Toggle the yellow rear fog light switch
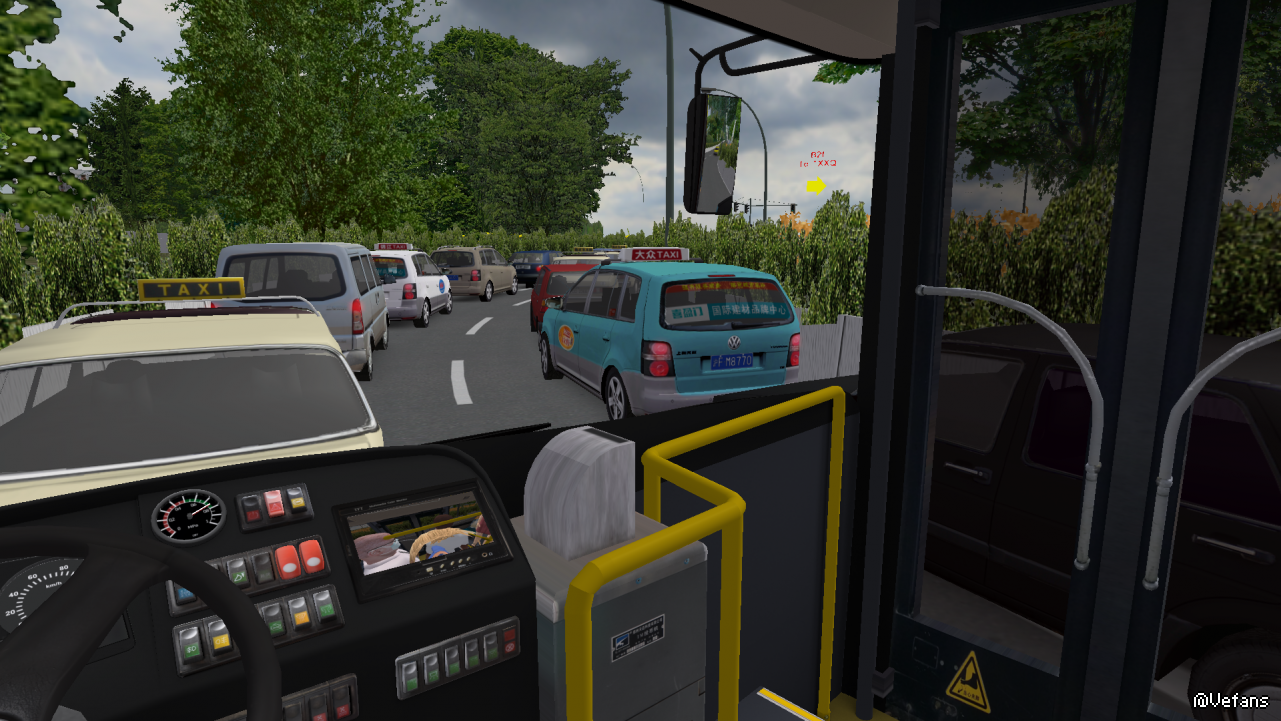Image resolution: width=1281 pixels, height=721 pixels. pos(221,637)
